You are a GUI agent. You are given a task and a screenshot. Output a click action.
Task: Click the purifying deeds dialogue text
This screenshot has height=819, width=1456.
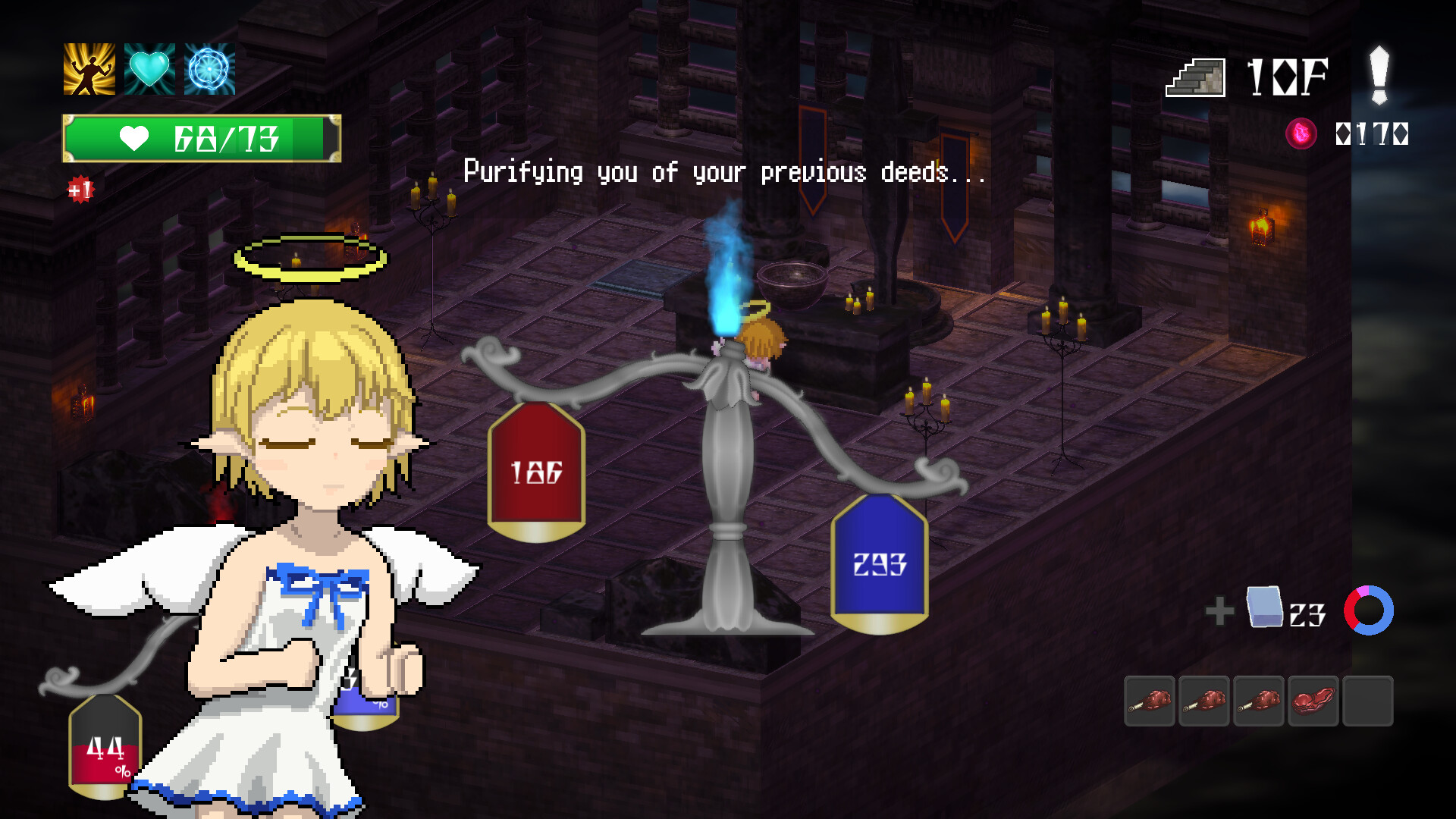pyautogui.click(x=725, y=172)
